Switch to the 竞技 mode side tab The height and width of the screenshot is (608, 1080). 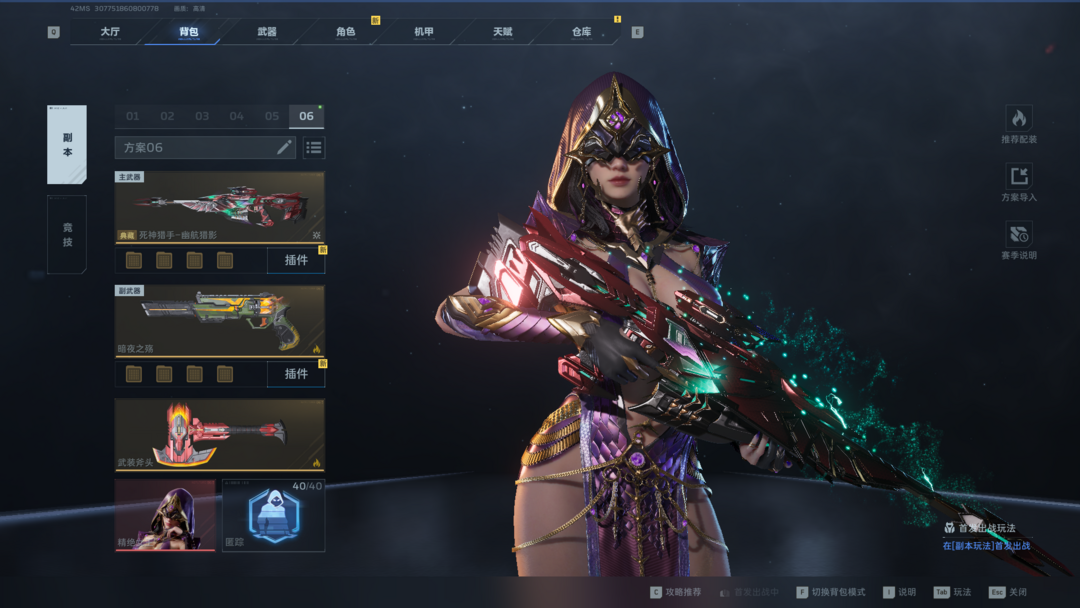pyautogui.click(x=67, y=234)
